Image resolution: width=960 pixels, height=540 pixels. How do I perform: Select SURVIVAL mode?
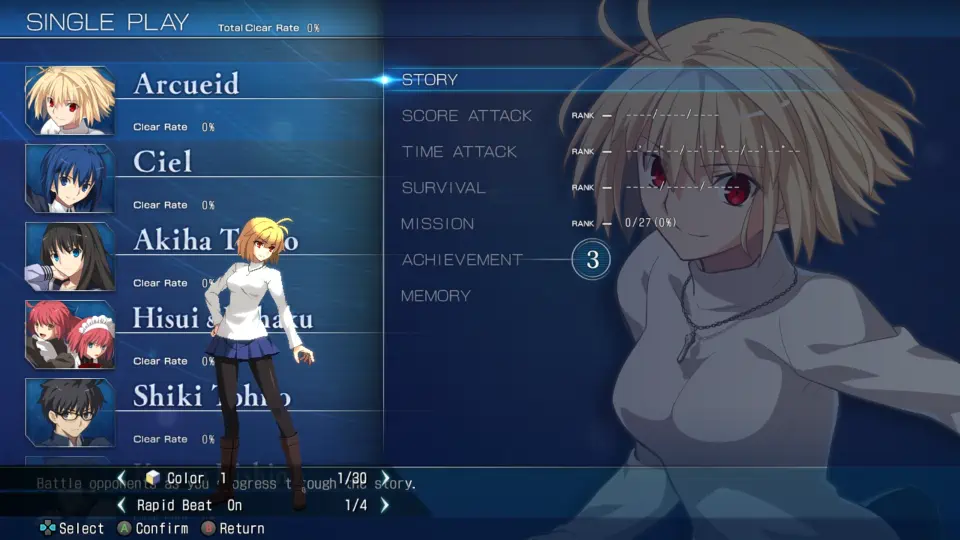[443, 188]
